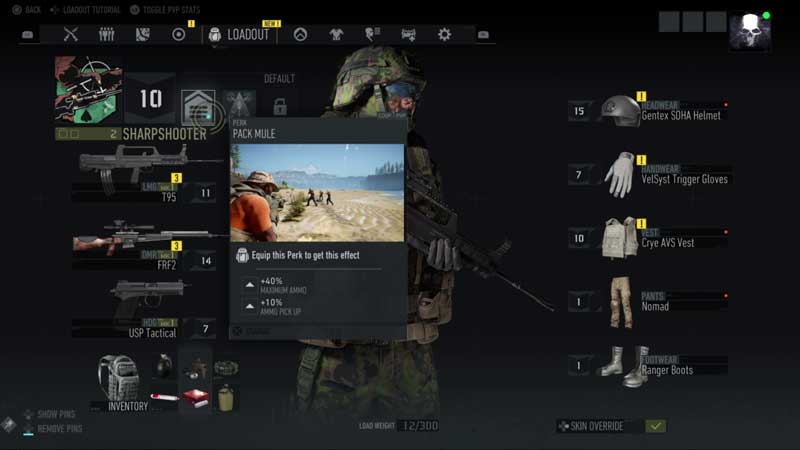The height and width of the screenshot is (450, 800).
Task: Open the squad members tab
Action: (106, 34)
